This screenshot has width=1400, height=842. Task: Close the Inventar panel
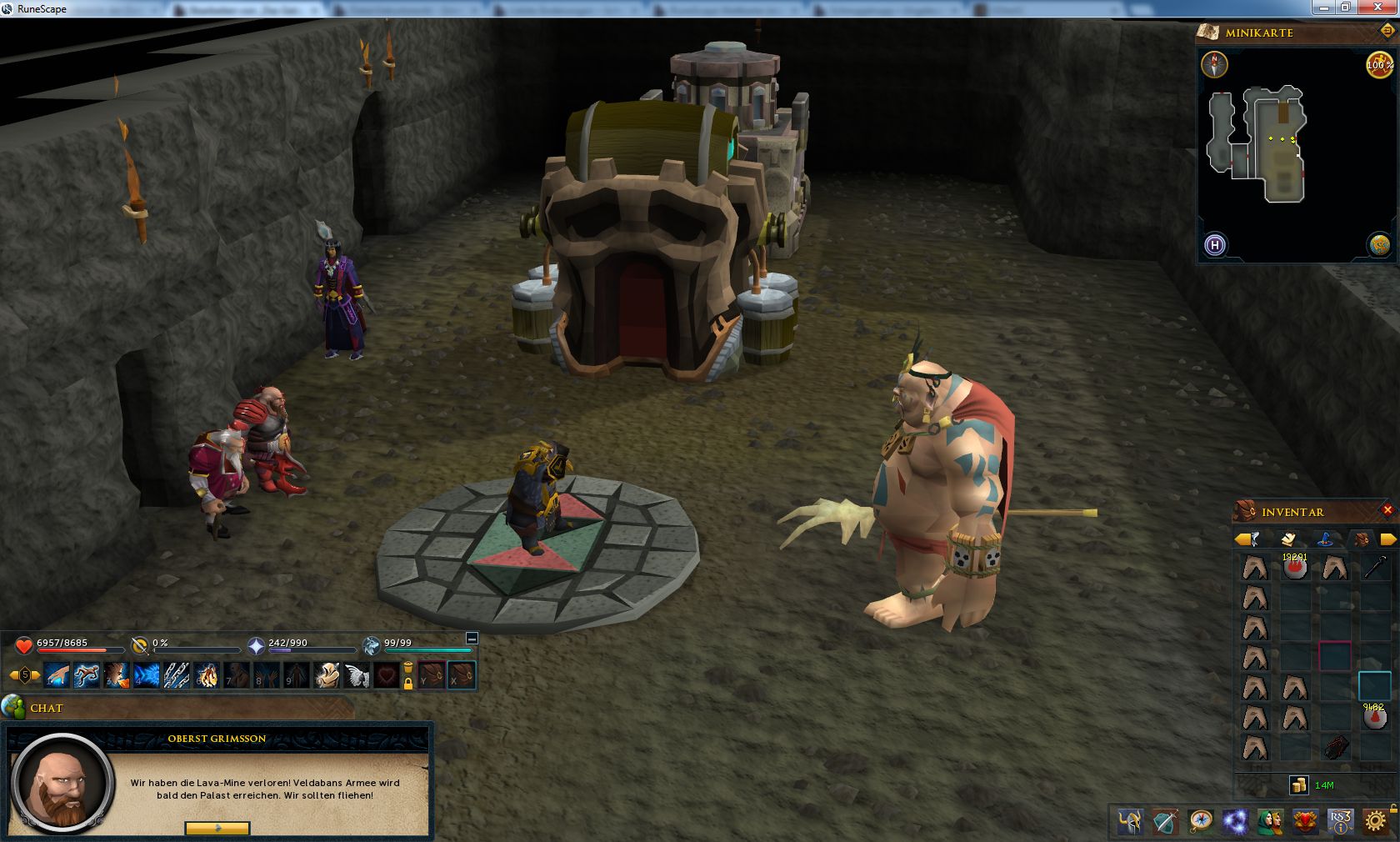coord(1387,510)
